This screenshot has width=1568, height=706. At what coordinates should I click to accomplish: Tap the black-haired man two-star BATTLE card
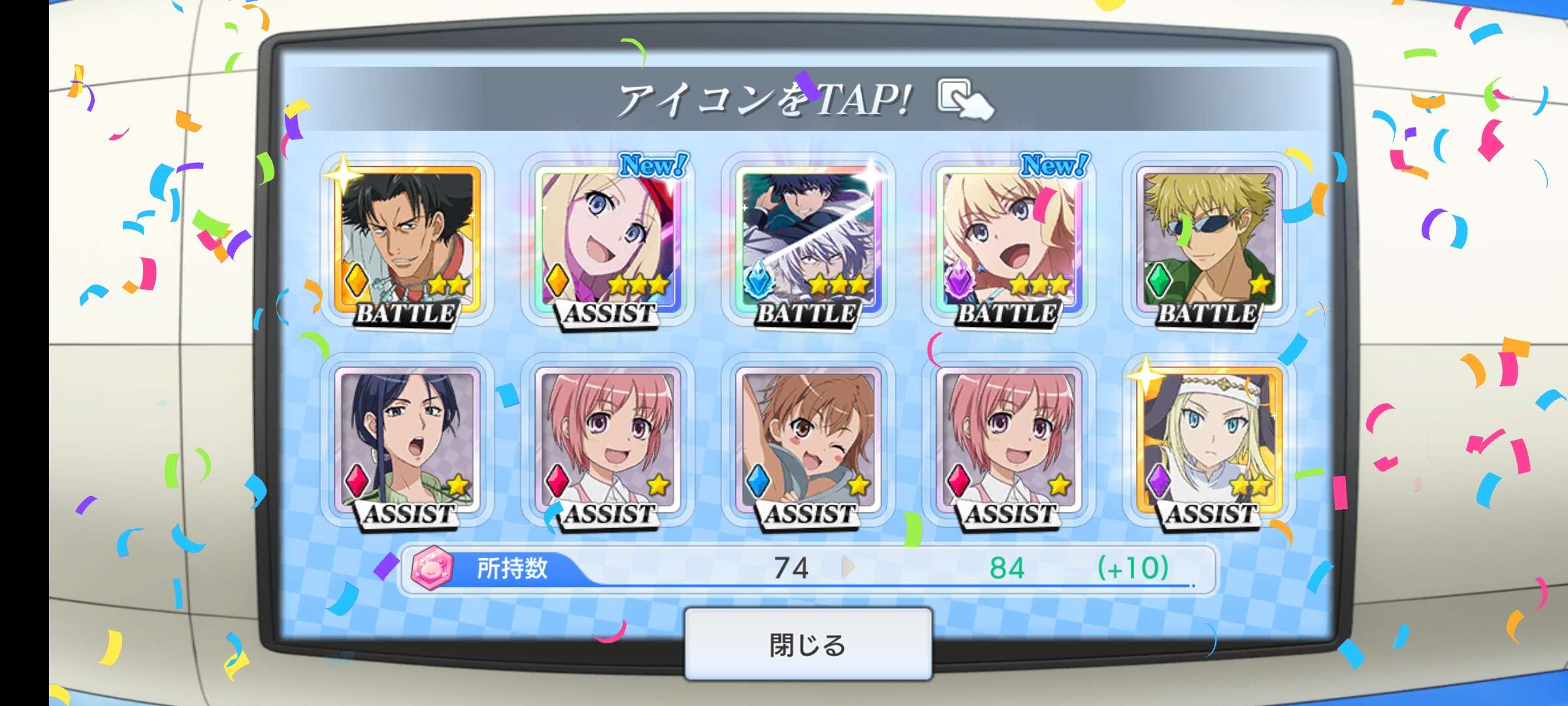pos(407,241)
